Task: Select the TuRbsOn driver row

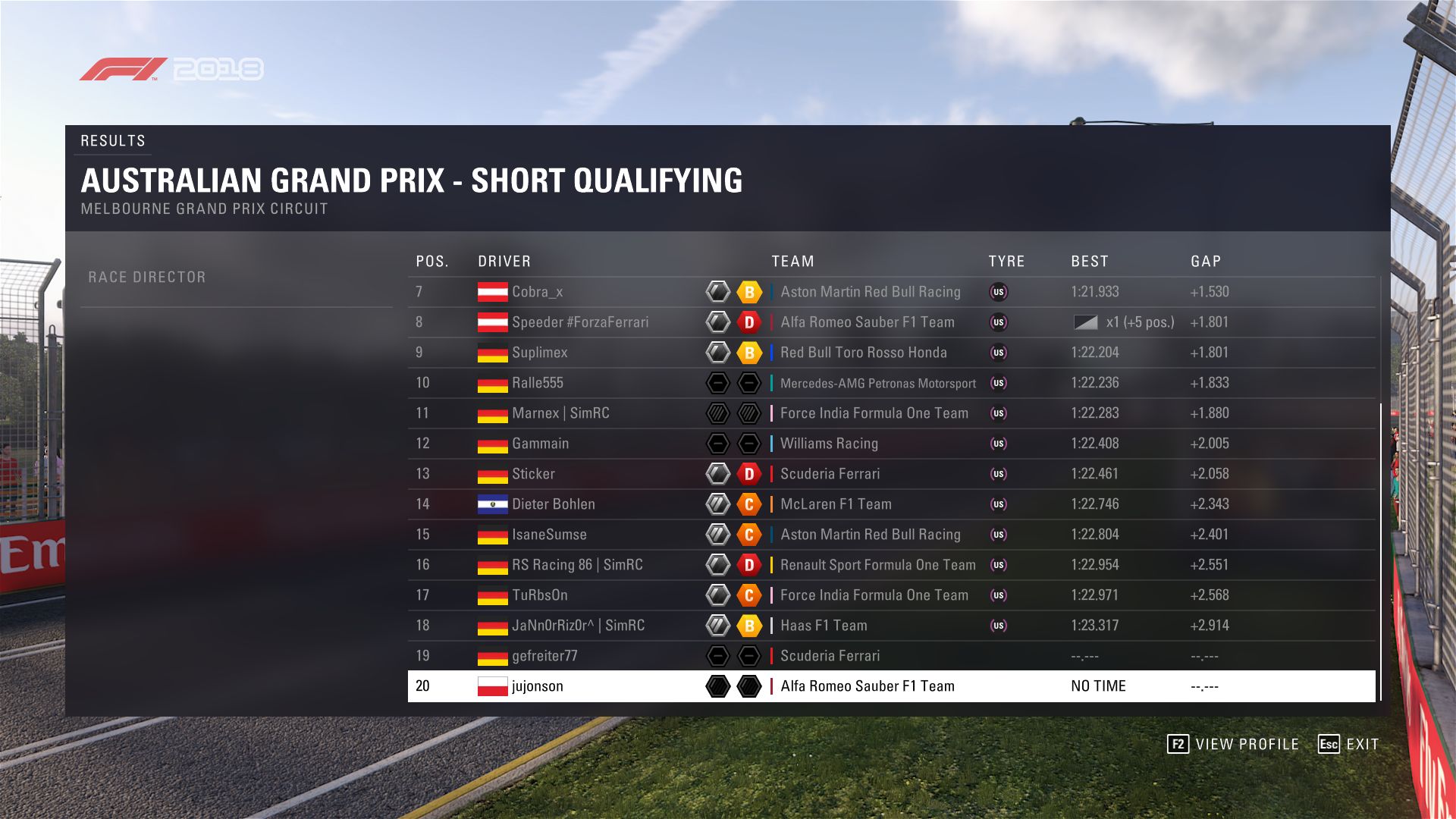Action: point(539,595)
